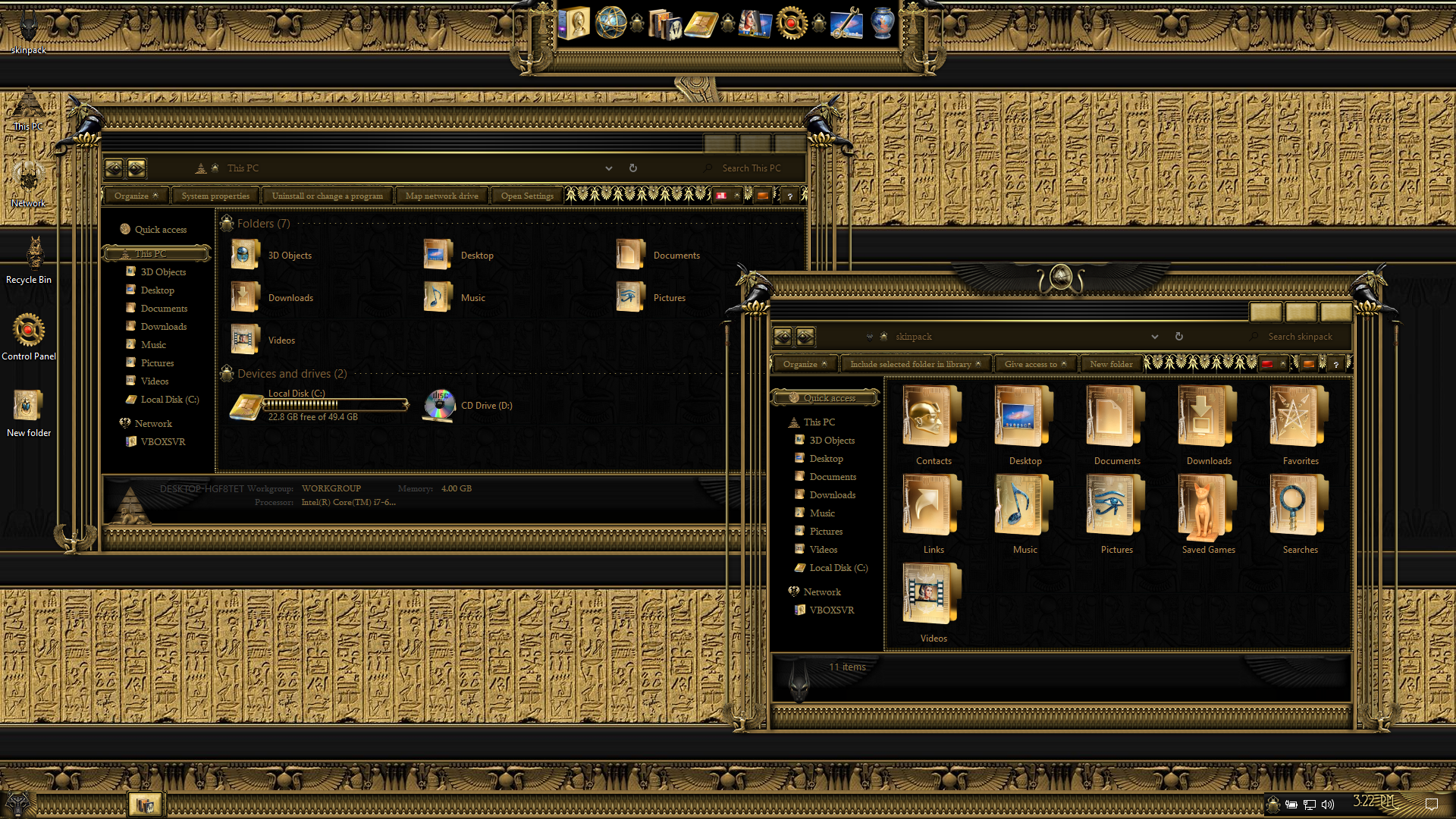Click the System properties toolbar button
Viewport: 1456px width, 819px height.
point(215,196)
